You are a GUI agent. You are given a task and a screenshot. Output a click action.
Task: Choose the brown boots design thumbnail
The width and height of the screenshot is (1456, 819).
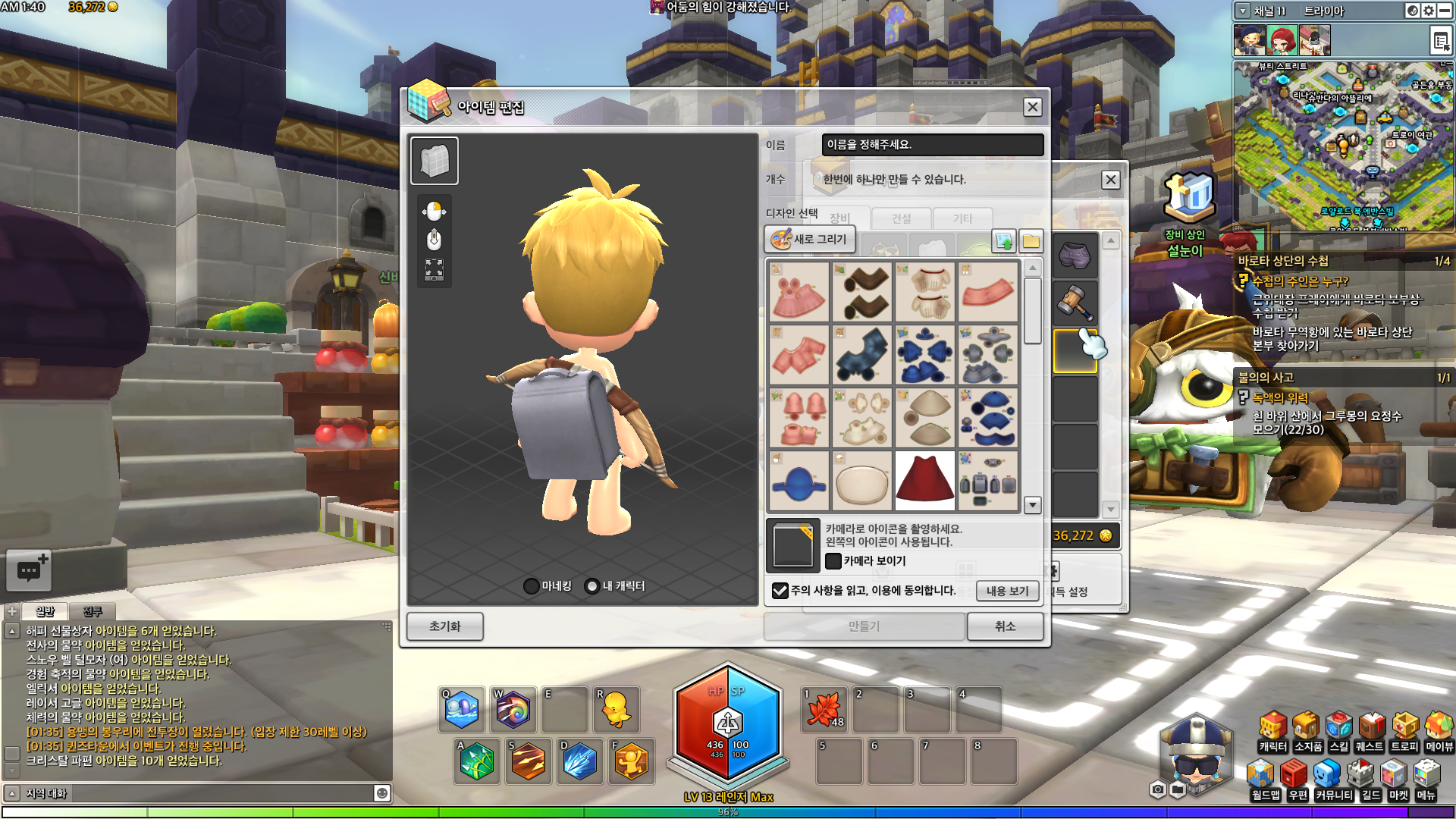862,293
